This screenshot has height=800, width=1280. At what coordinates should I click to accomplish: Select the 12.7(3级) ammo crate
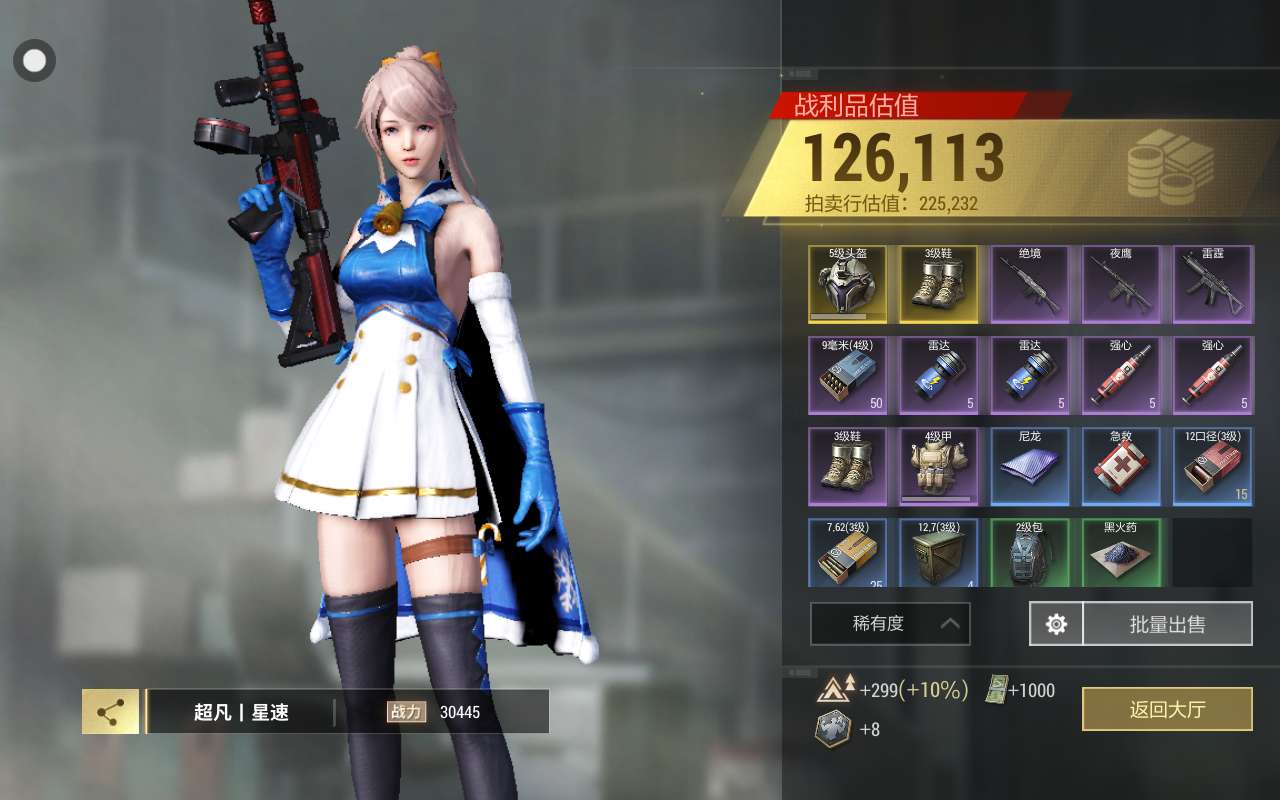938,553
